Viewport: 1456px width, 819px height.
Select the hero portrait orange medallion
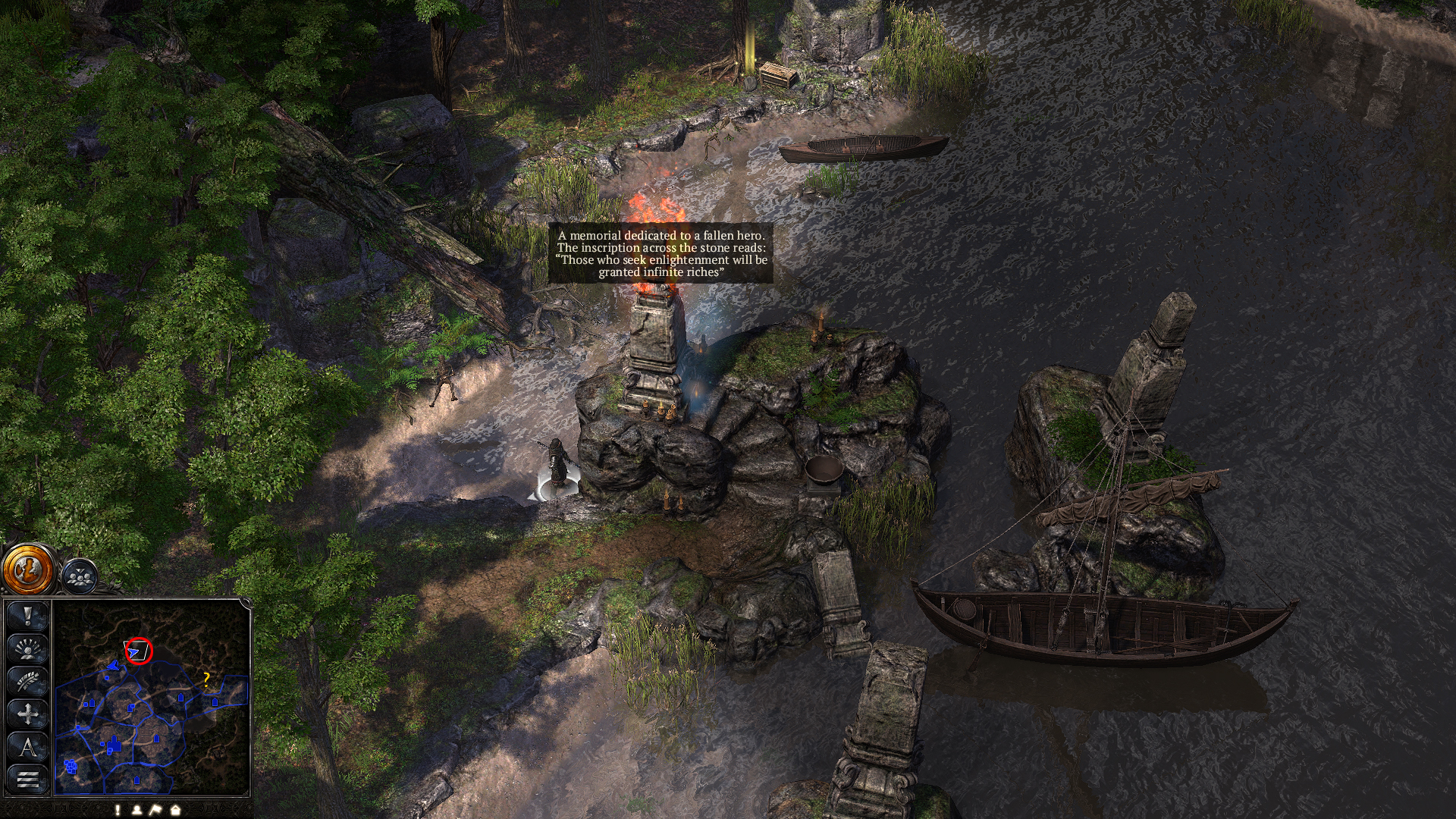[28, 569]
